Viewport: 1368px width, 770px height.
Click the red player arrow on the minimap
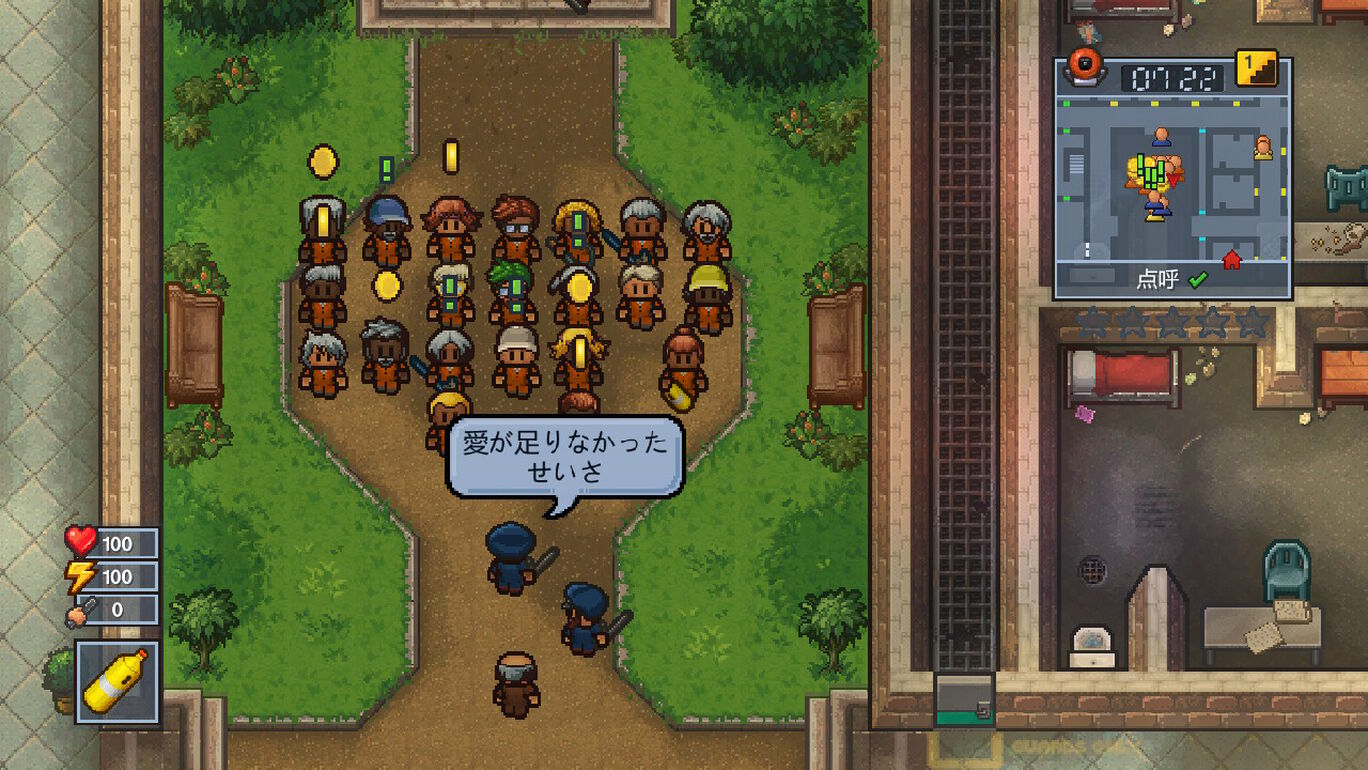click(1173, 178)
